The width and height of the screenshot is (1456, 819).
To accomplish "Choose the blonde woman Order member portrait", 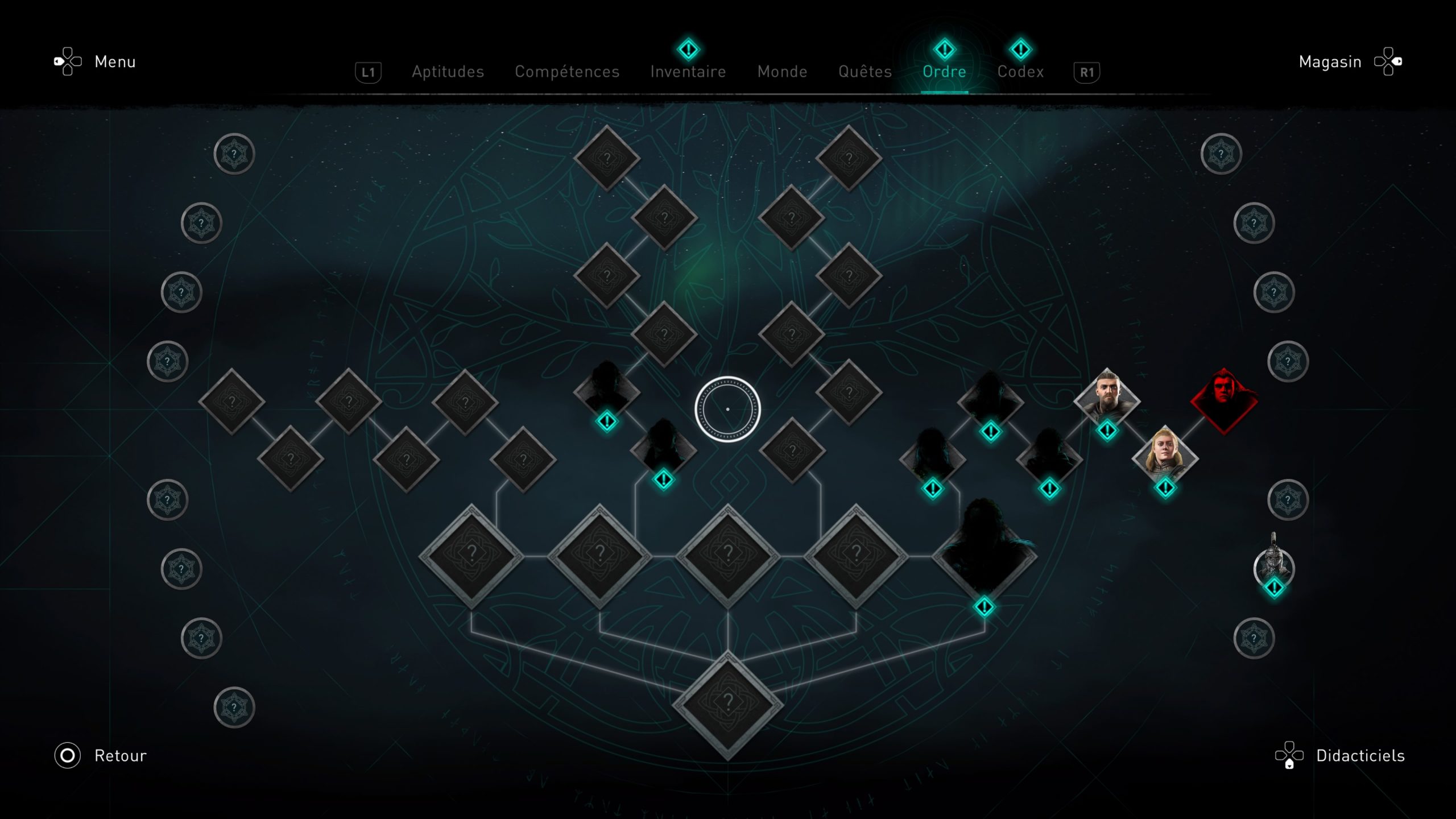I will [x=1165, y=457].
